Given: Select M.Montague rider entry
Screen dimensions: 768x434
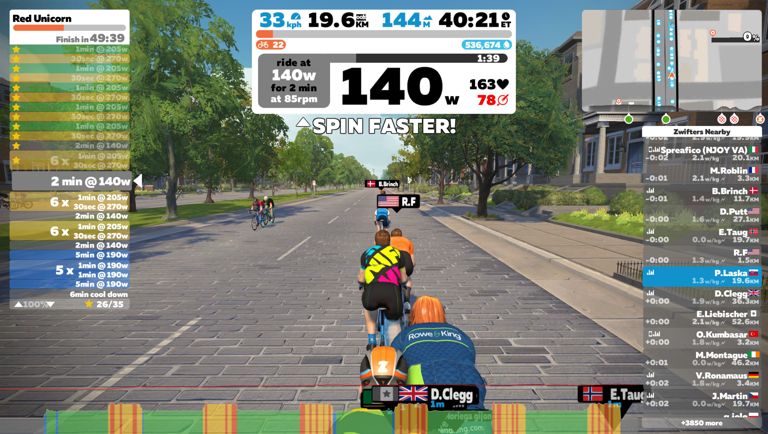Looking at the screenshot, I should 702,359.
